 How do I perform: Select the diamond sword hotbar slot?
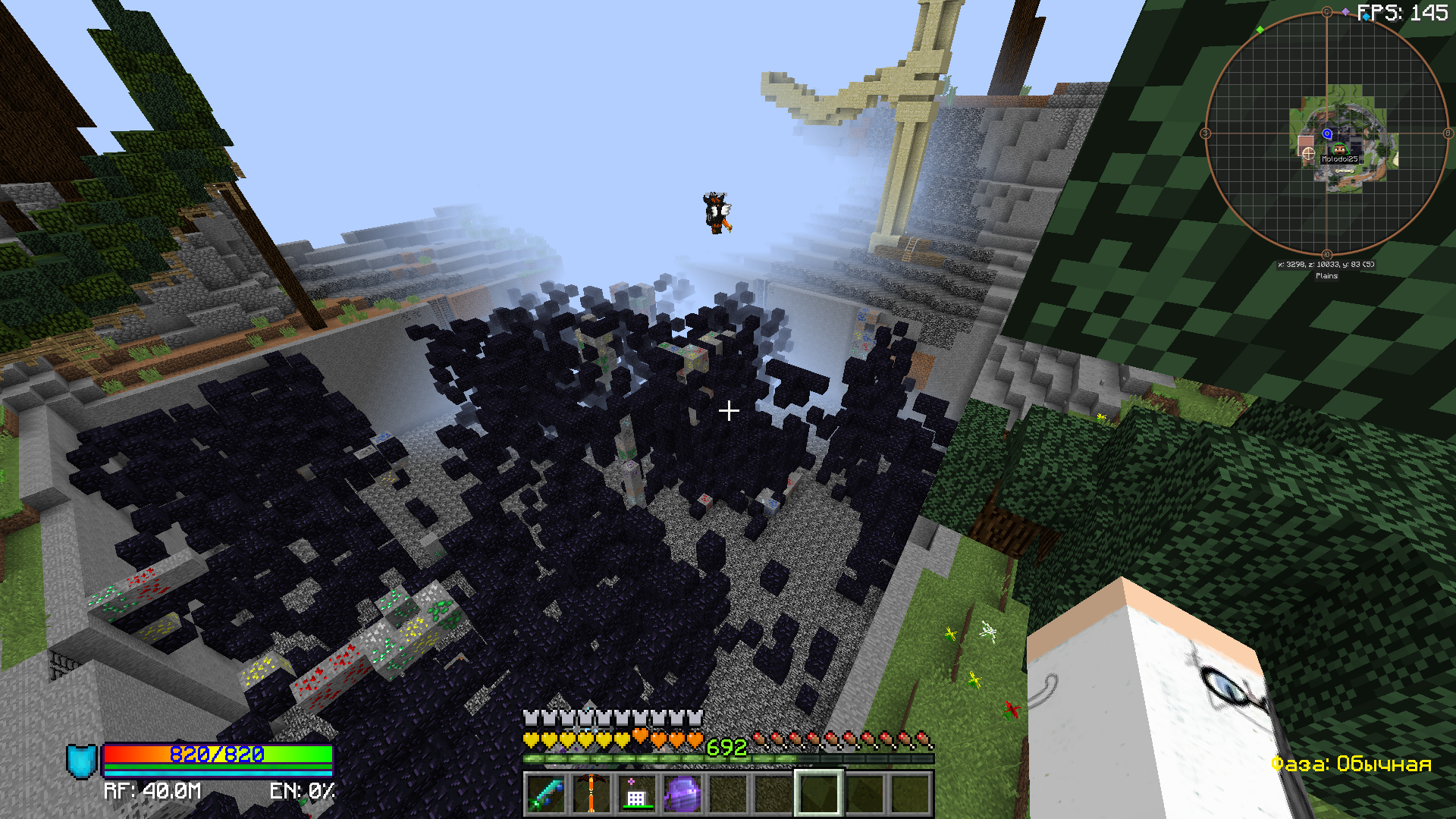[546, 793]
